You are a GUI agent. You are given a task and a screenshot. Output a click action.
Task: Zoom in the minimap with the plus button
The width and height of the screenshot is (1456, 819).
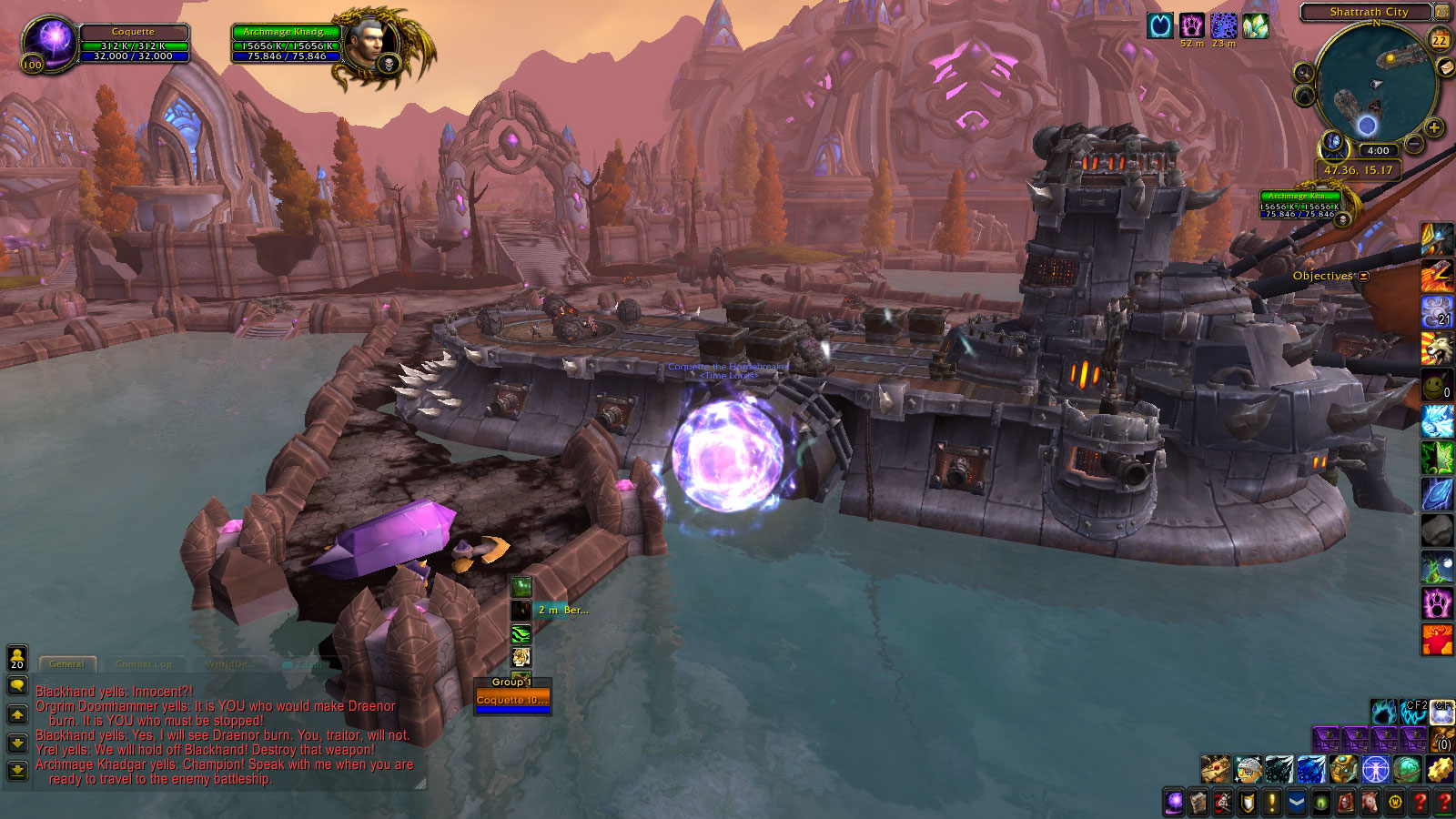[x=1434, y=127]
